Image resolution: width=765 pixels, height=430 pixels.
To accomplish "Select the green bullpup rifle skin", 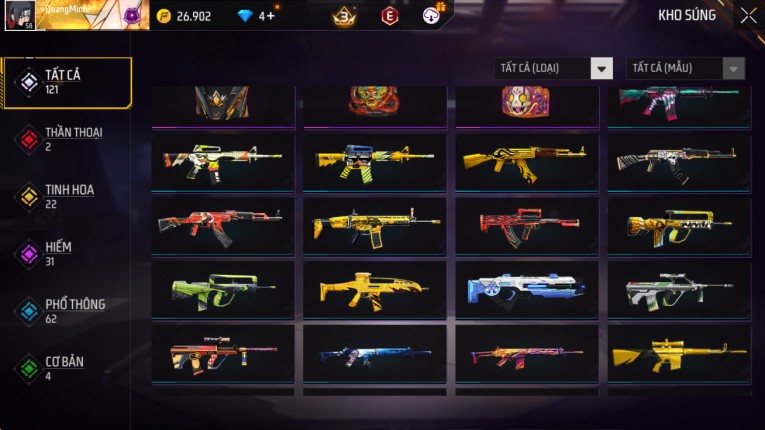I will pyautogui.click(x=223, y=289).
